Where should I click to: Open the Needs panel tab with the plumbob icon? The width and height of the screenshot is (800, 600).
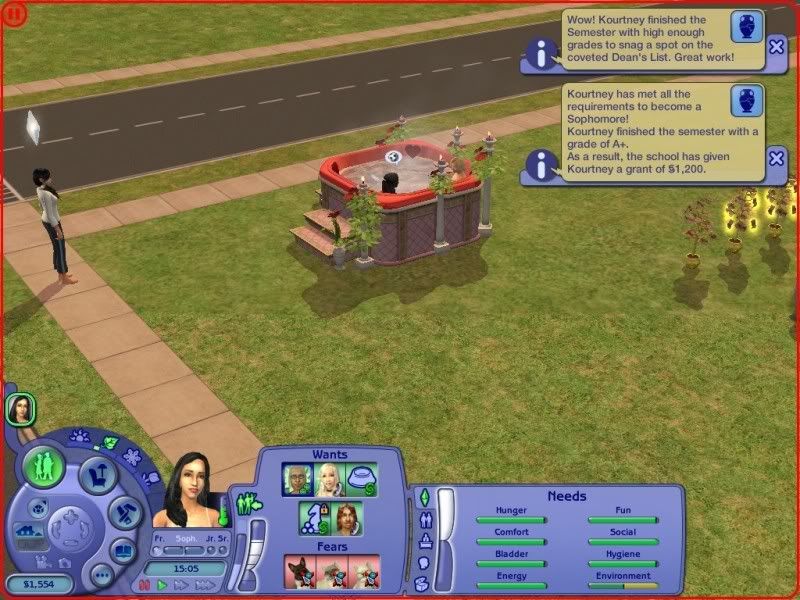(423, 496)
